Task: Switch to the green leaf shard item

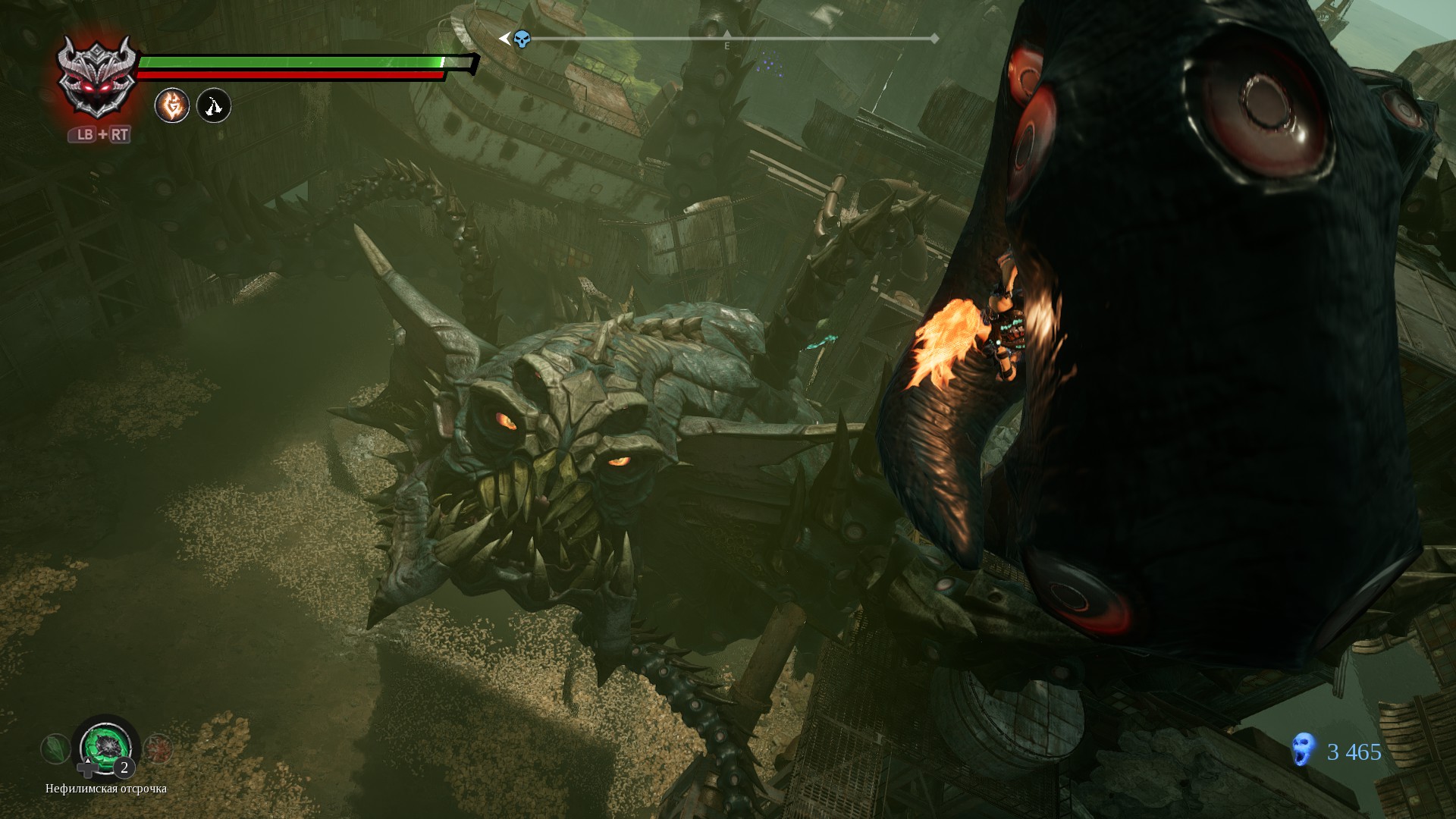Action: [55, 749]
